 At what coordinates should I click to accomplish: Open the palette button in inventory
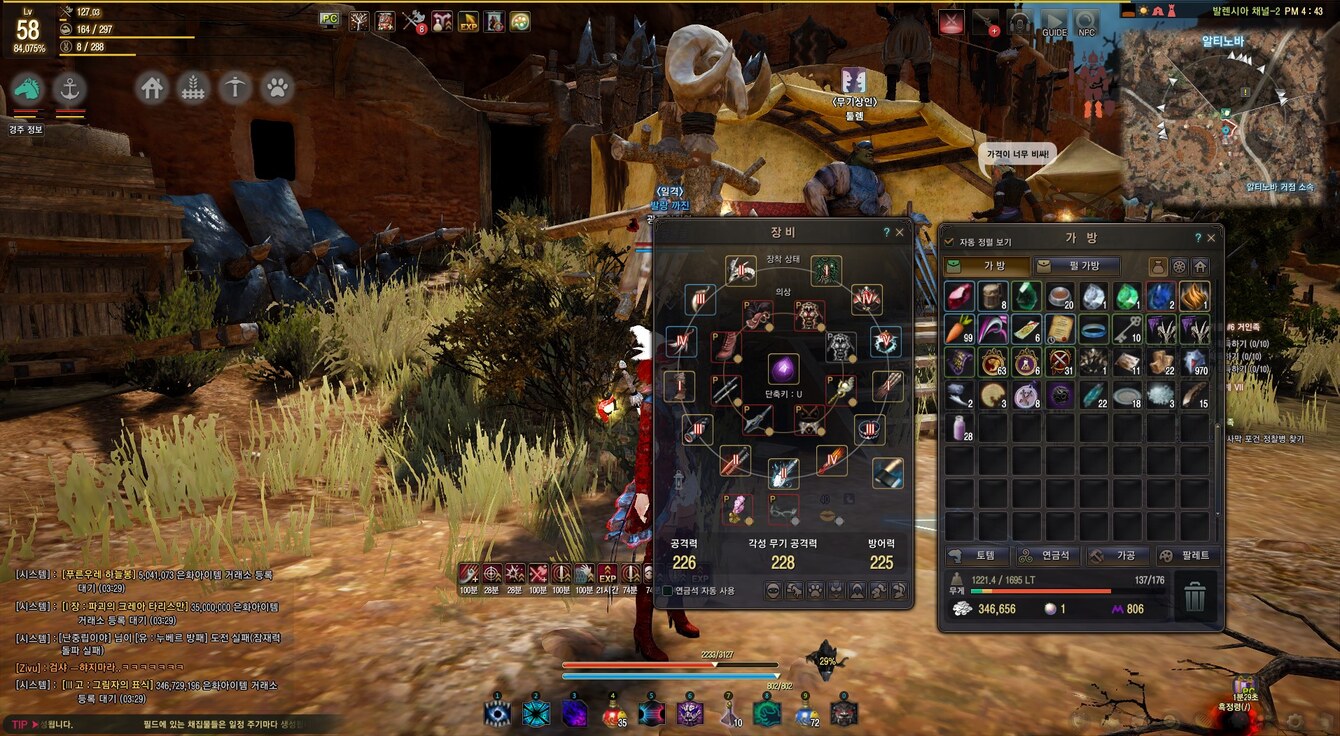pyautogui.click(x=1185, y=556)
